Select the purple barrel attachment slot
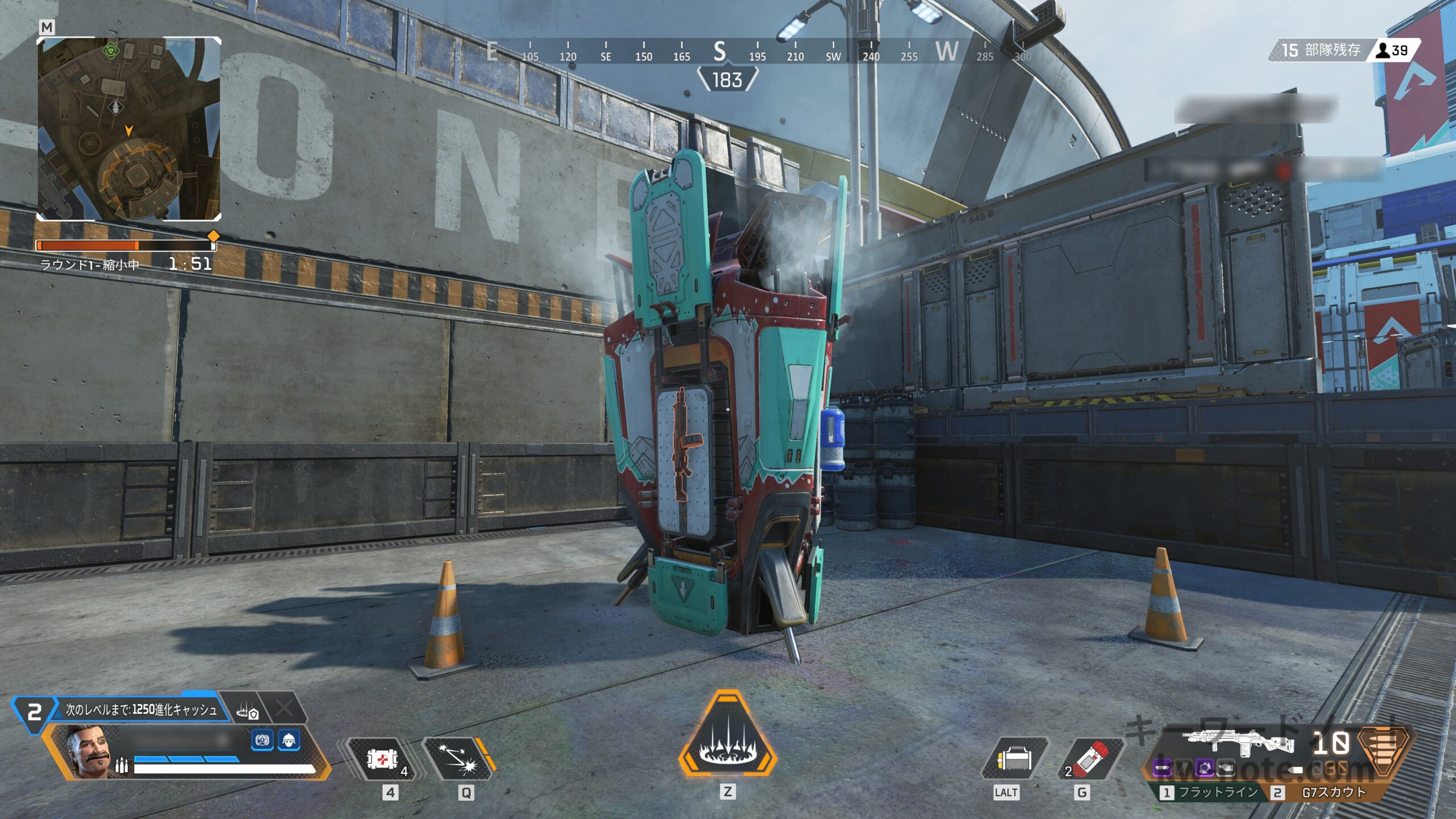This screenshot has width=1456, height=819. [x=1163, y=768]
